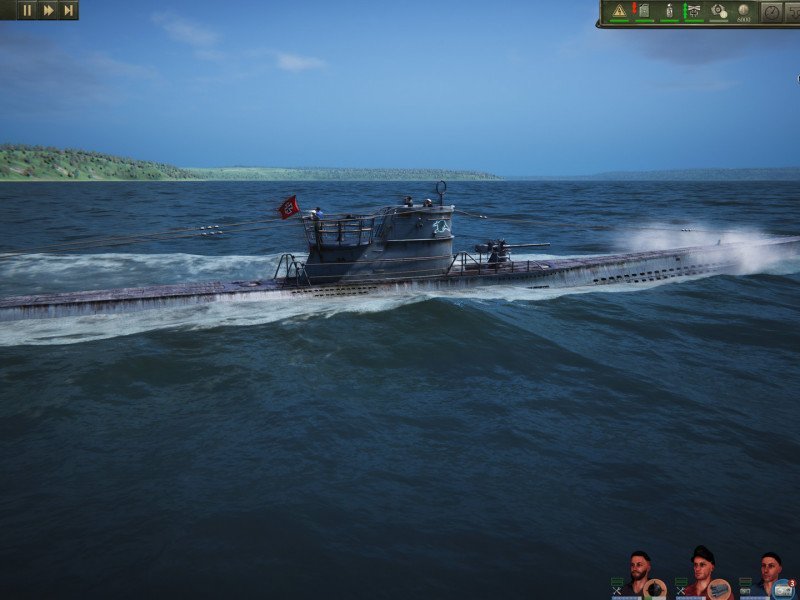This screenshot has width=800, height=600.
Task: Click the skip-forward time button
Action: [x=68, y=10]
